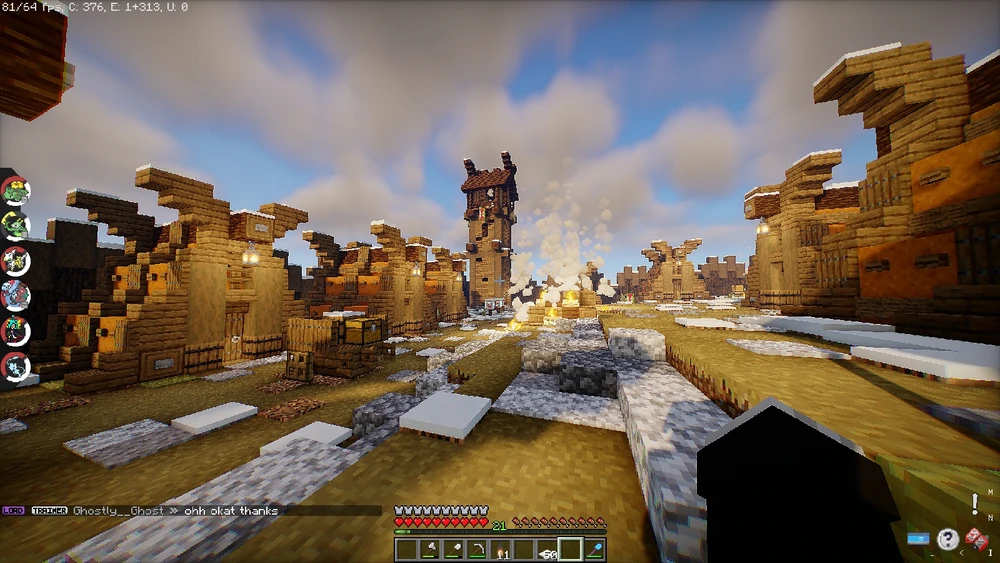Pick the arrow stack hotbar slot
This screenshot has width=1000, height=563.
point(547,550)
